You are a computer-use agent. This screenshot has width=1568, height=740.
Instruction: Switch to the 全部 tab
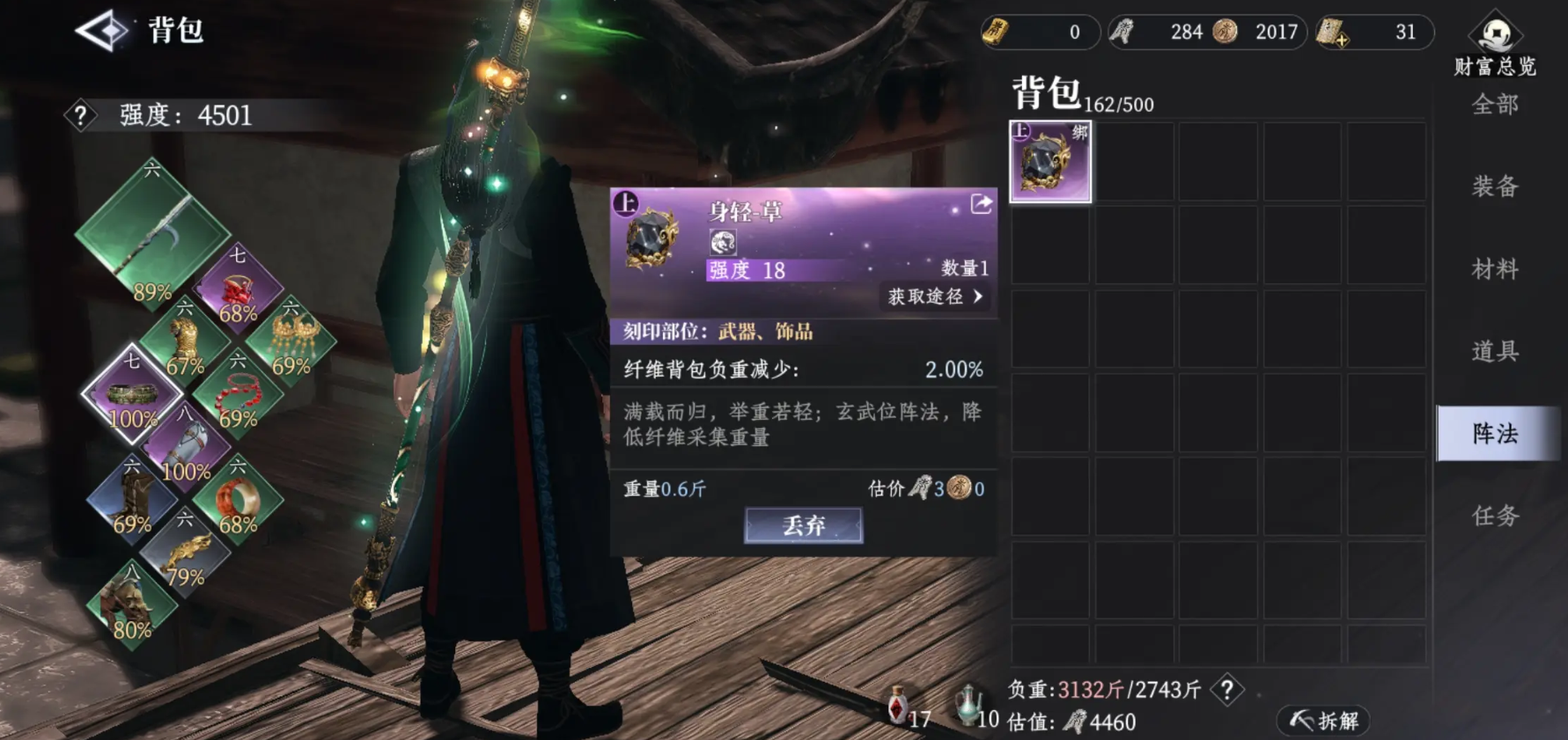pyautogui.click(x=1494, y=106)
